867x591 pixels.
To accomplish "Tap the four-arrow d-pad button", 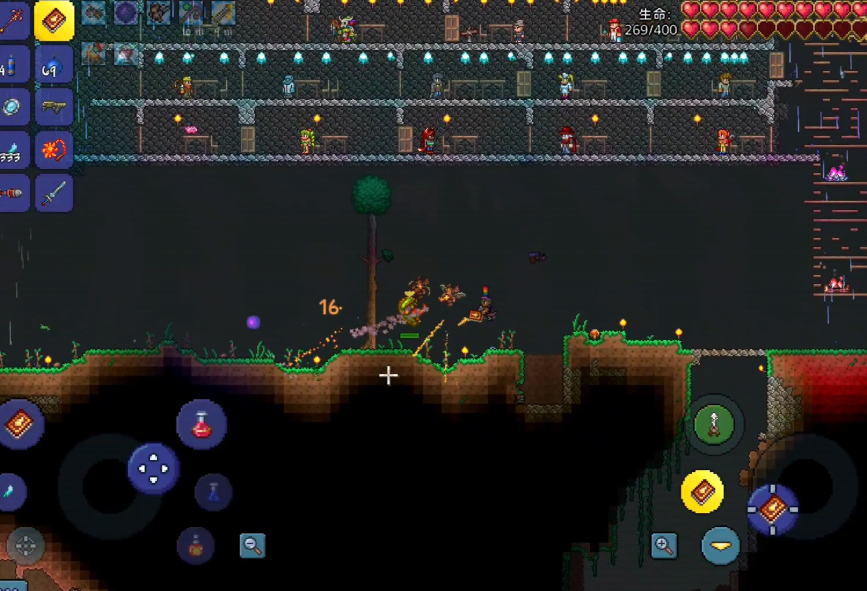I will point(153,468).
